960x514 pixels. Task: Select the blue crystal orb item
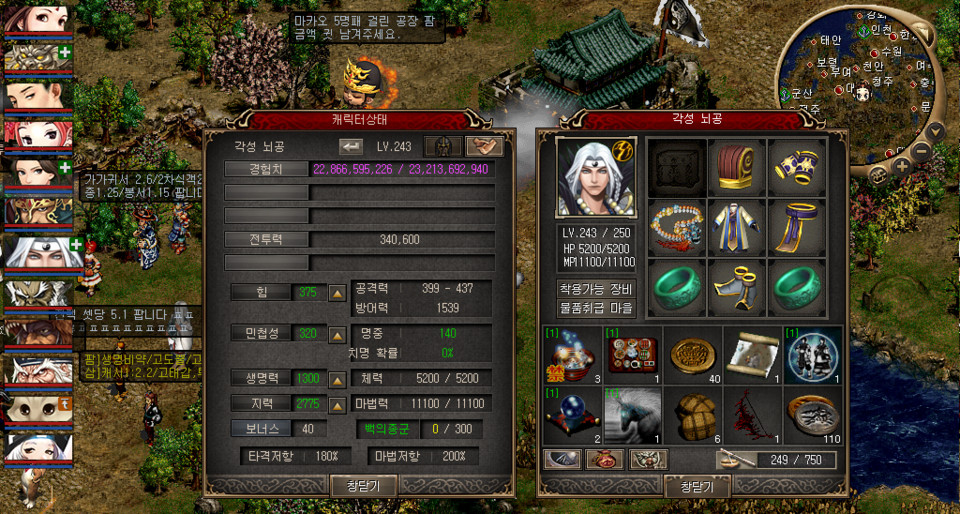point(569,415)
